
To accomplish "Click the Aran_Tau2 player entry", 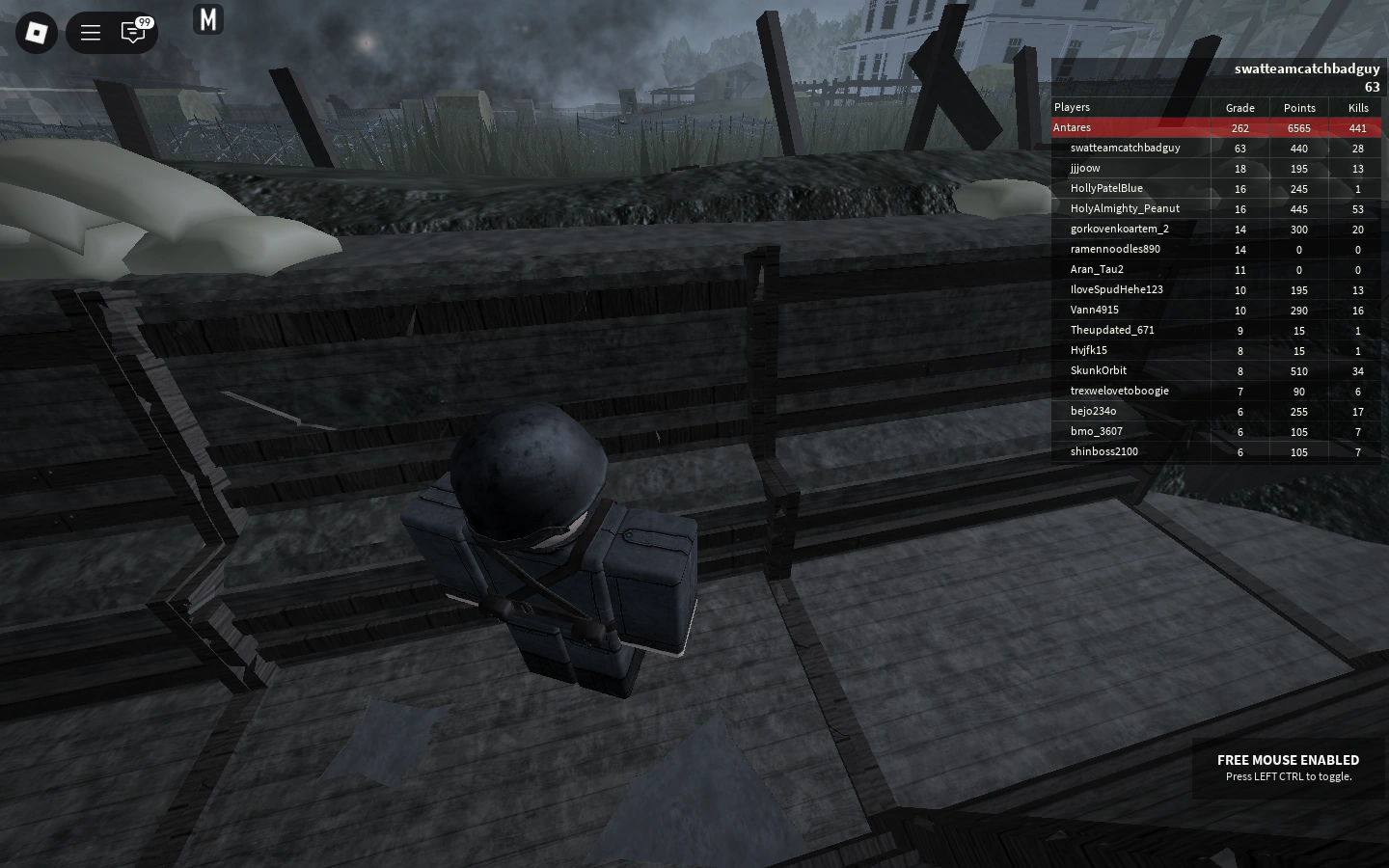I will 1097,269.
